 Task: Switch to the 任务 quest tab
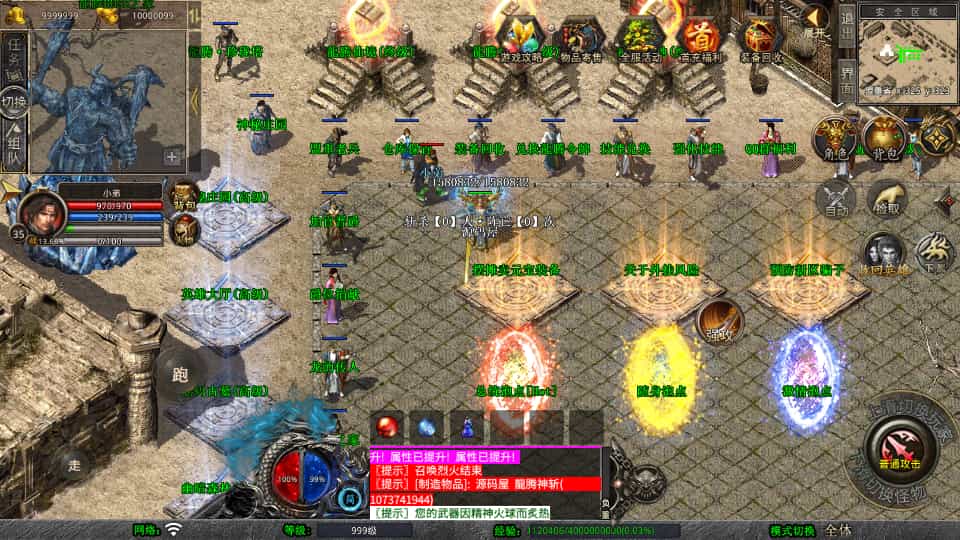pos(15,54)
